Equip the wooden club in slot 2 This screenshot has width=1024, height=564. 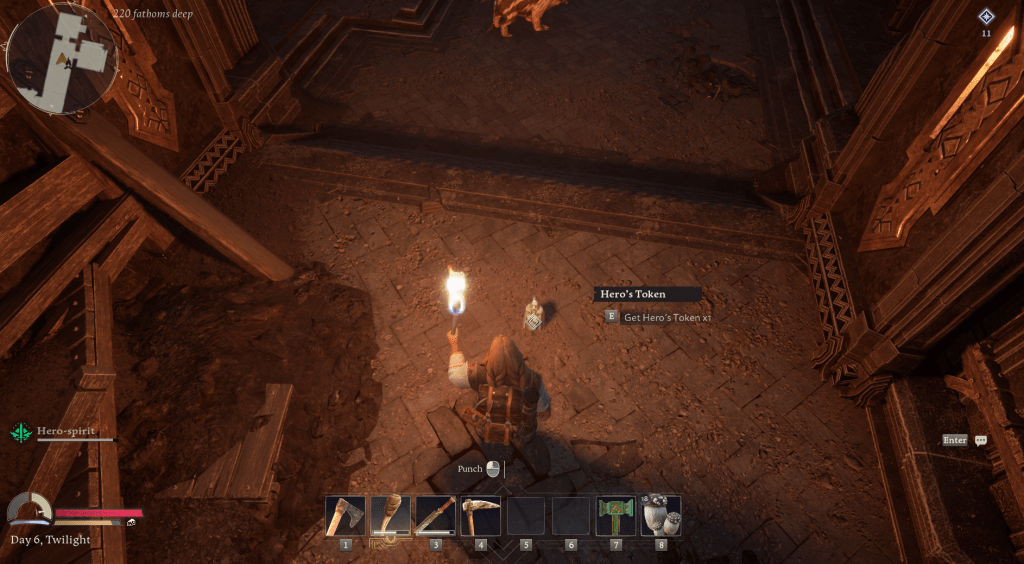click(390, 516)
